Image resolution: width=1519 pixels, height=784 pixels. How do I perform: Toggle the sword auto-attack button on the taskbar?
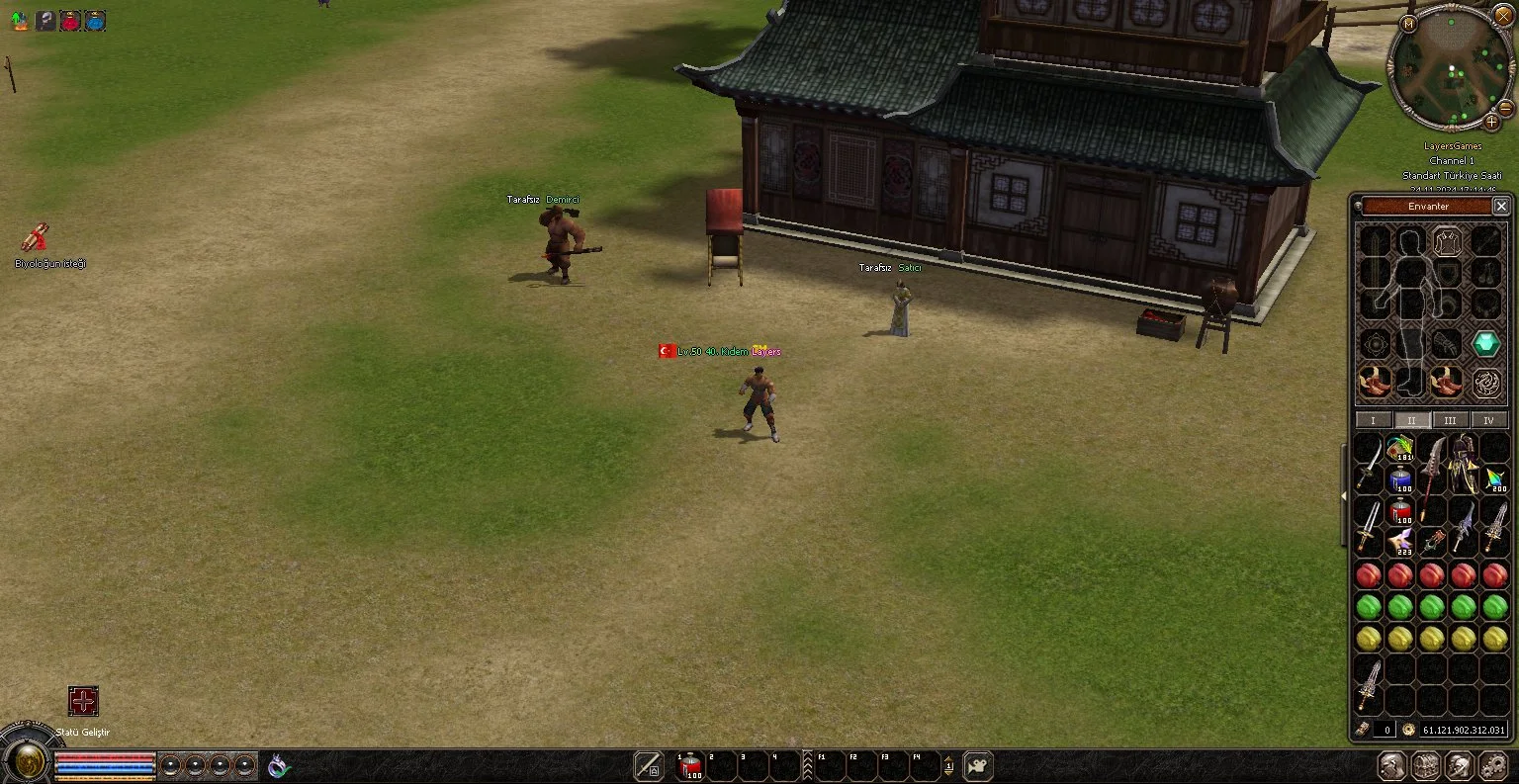648,765
